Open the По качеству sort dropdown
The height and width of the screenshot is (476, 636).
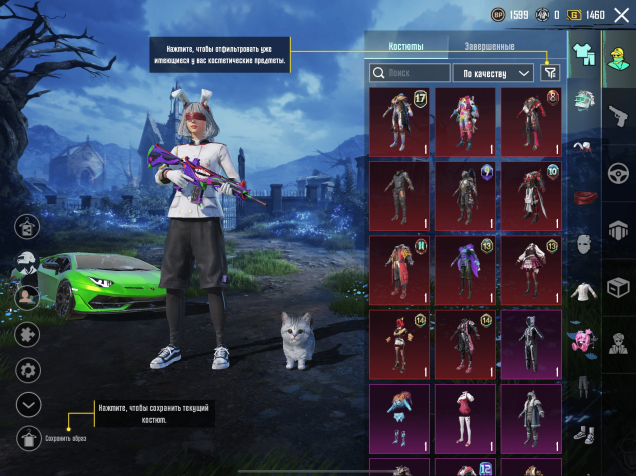pyautogui.click(x=494, y=73)
